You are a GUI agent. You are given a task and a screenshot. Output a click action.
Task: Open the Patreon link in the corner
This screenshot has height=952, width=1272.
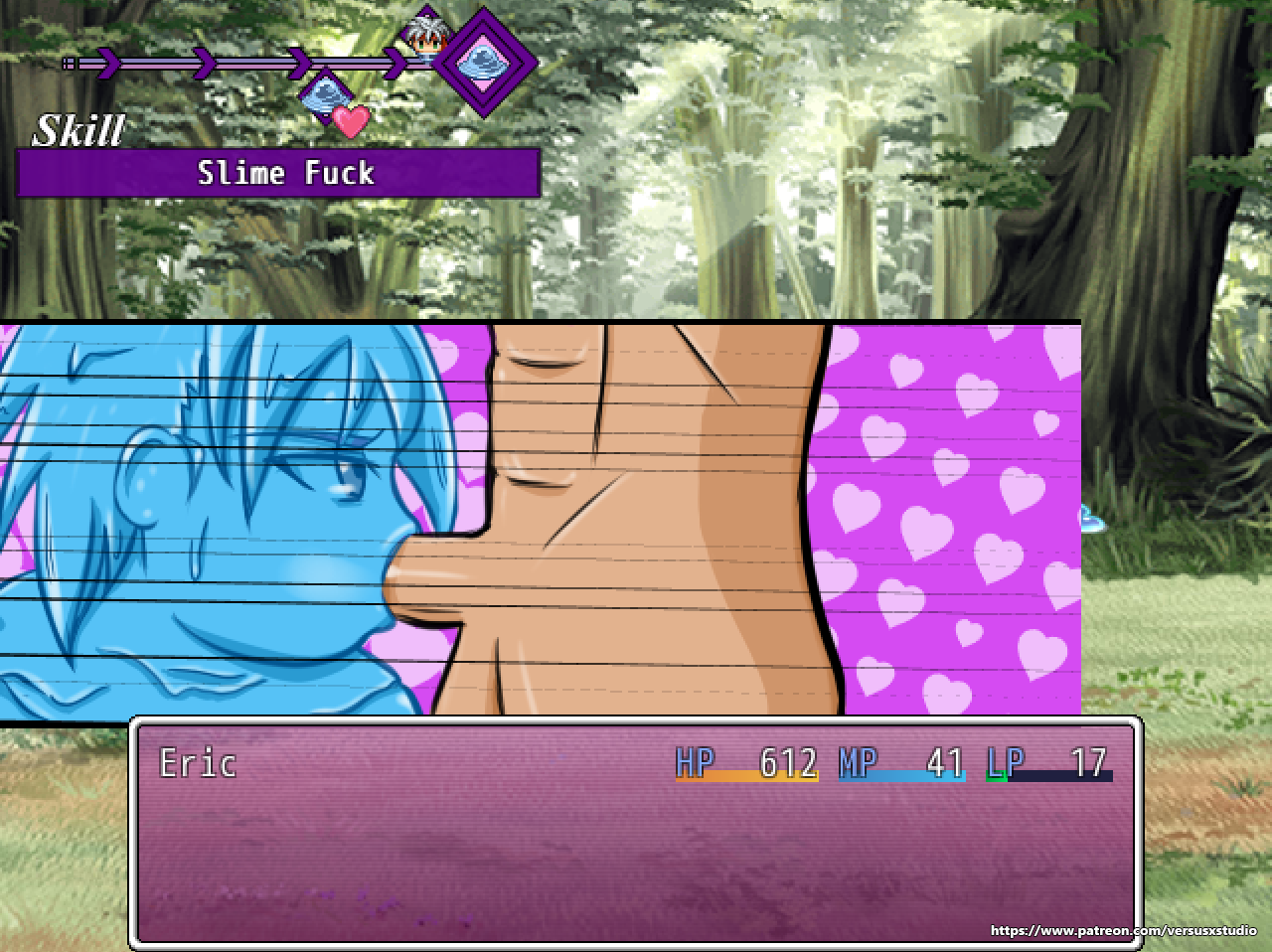click(x=1123, y=931)
